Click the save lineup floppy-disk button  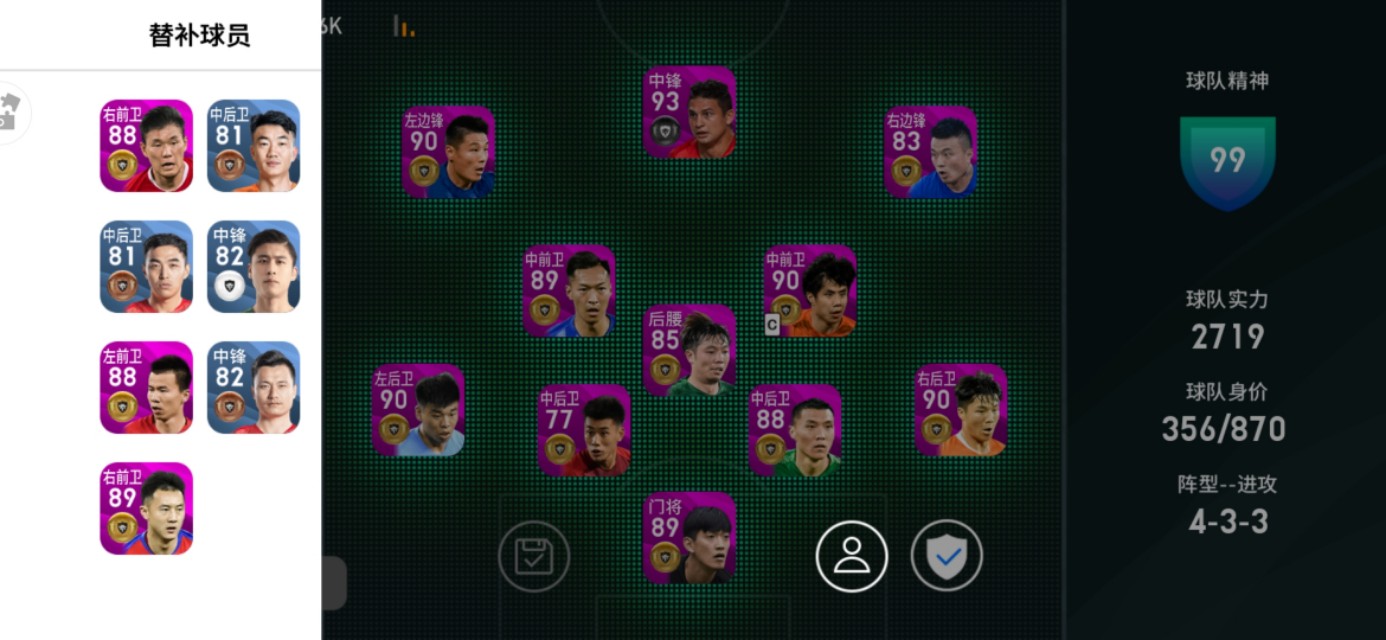[534, 557]
